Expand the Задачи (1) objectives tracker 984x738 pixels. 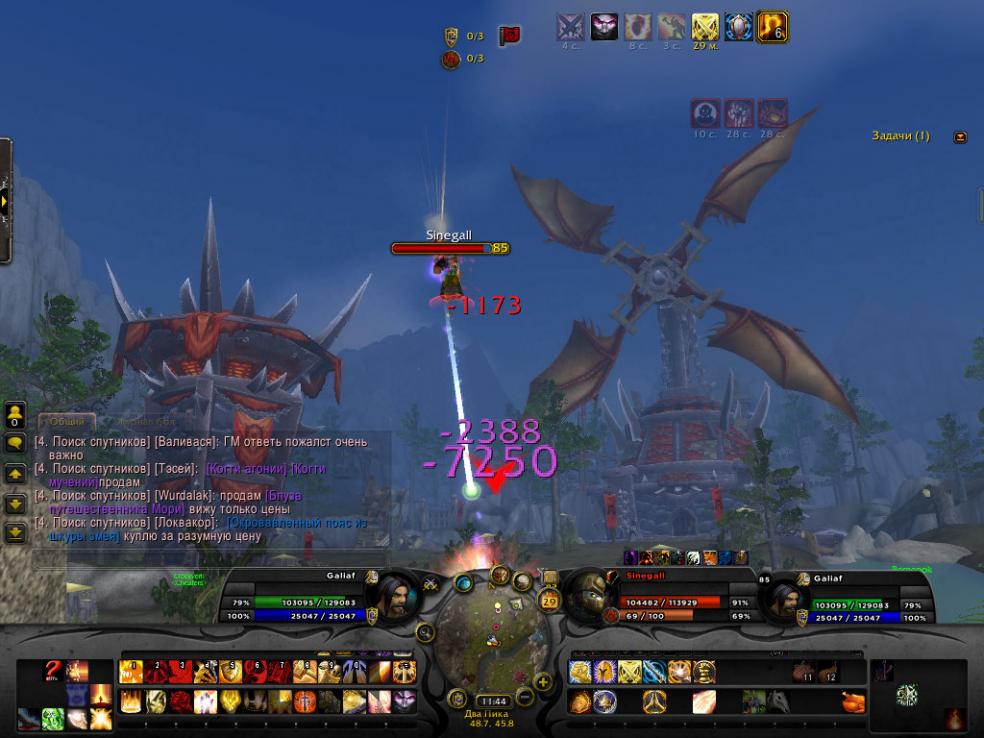click(x=960, y=137)
